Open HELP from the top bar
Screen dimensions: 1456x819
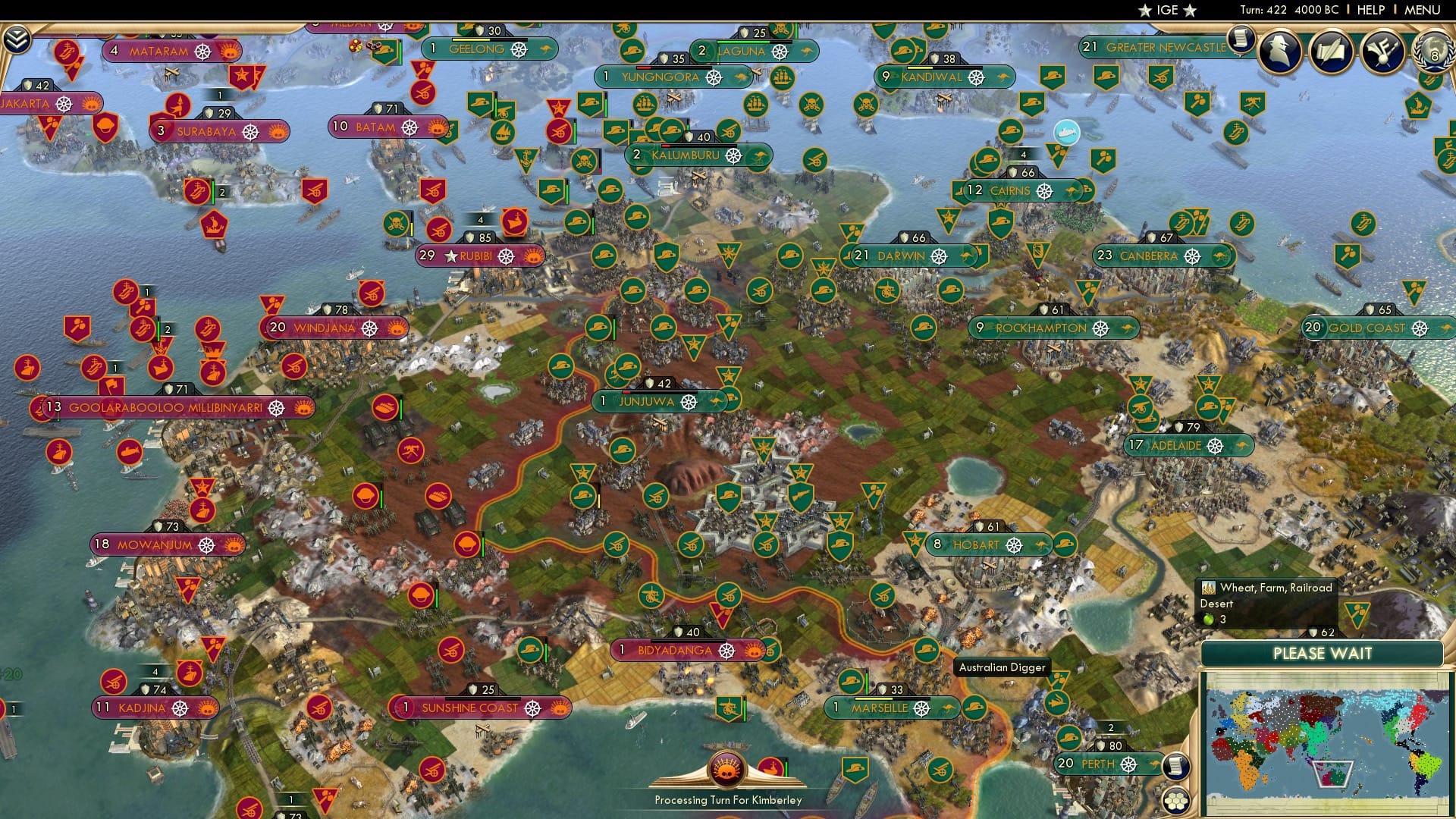(1373, 11)
